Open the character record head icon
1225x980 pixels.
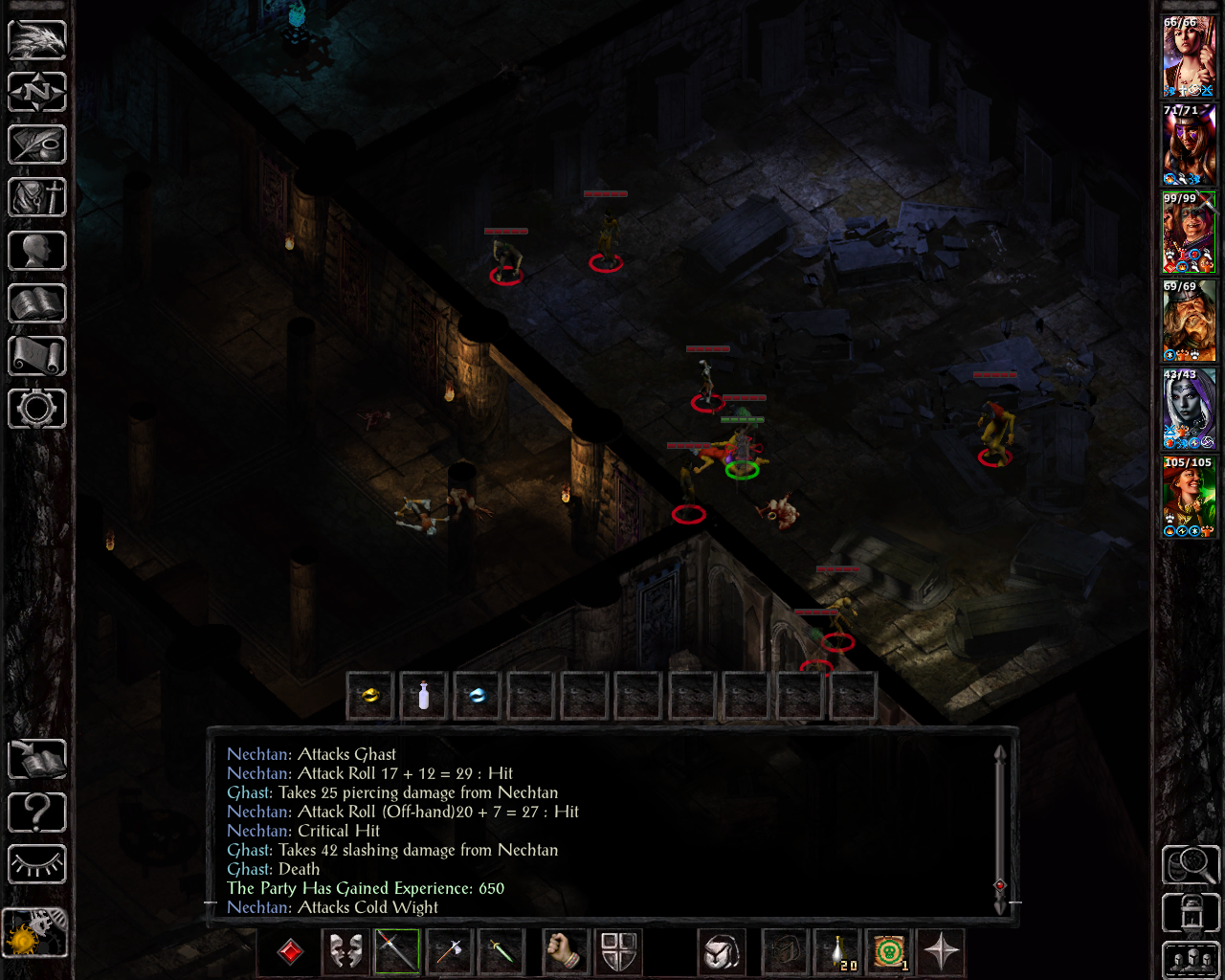[x=37, y=251]
